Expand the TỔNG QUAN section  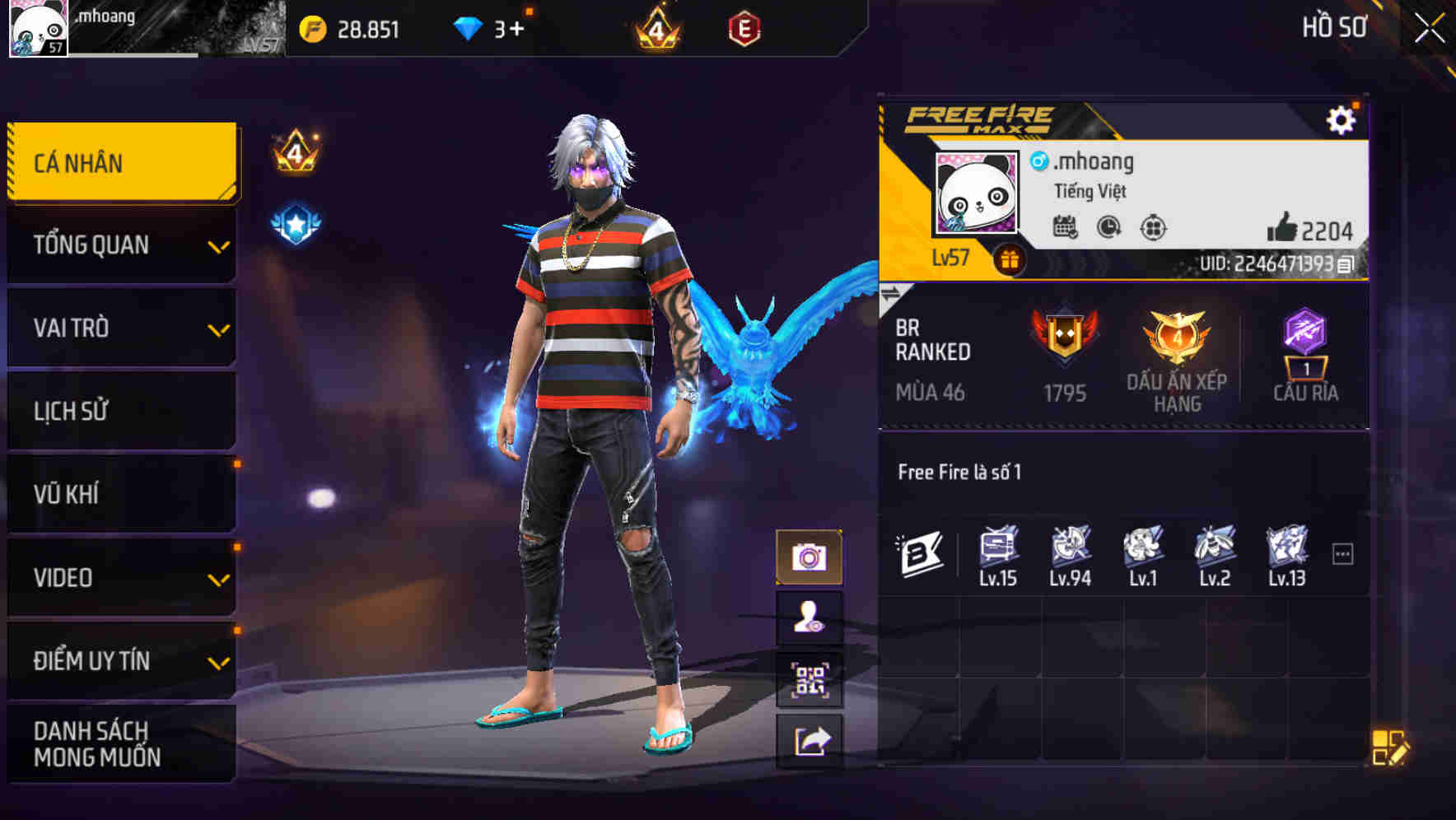click(x=121, y=245)
